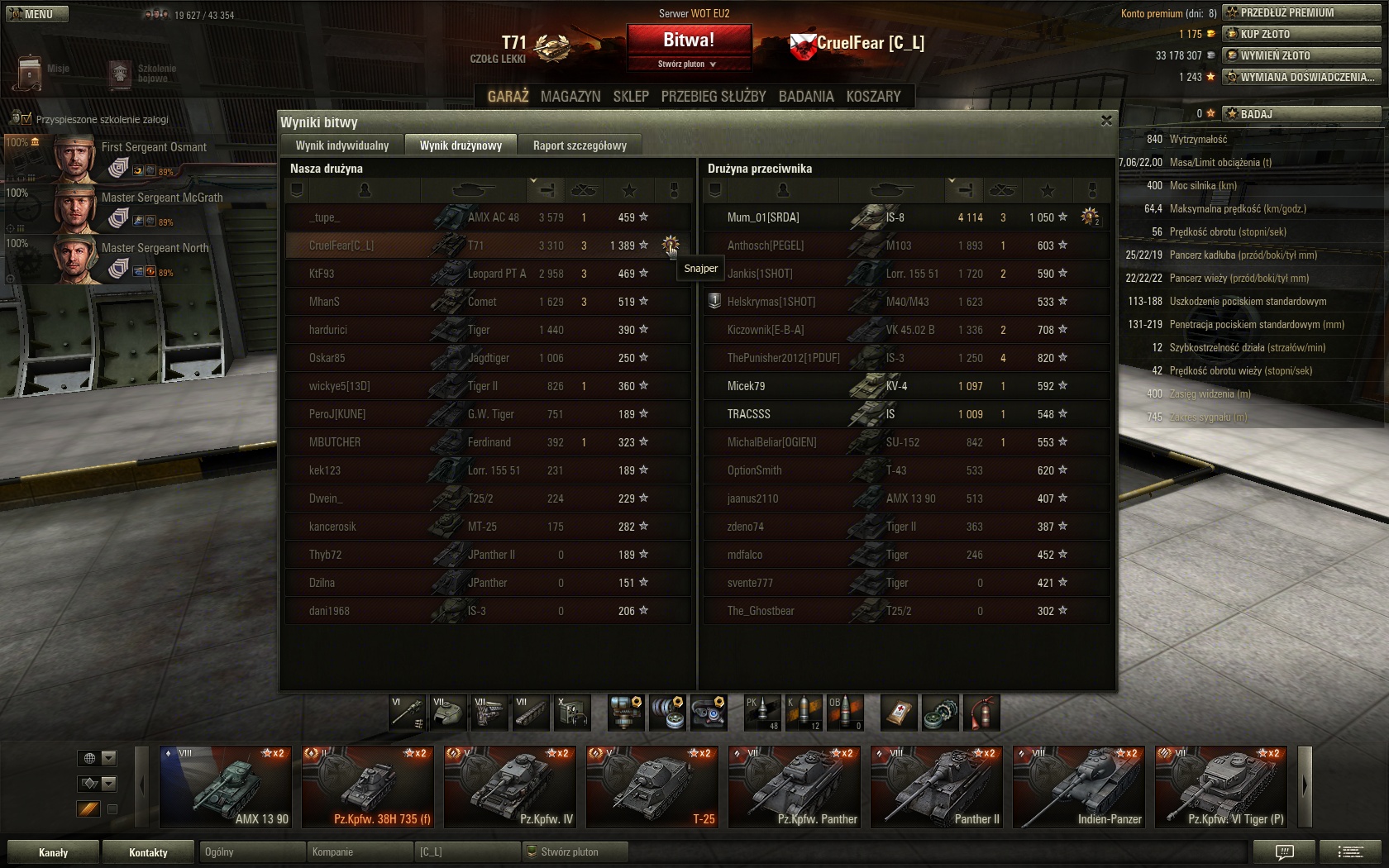Go to MAGAZYN section

click(x=570, y=97)
